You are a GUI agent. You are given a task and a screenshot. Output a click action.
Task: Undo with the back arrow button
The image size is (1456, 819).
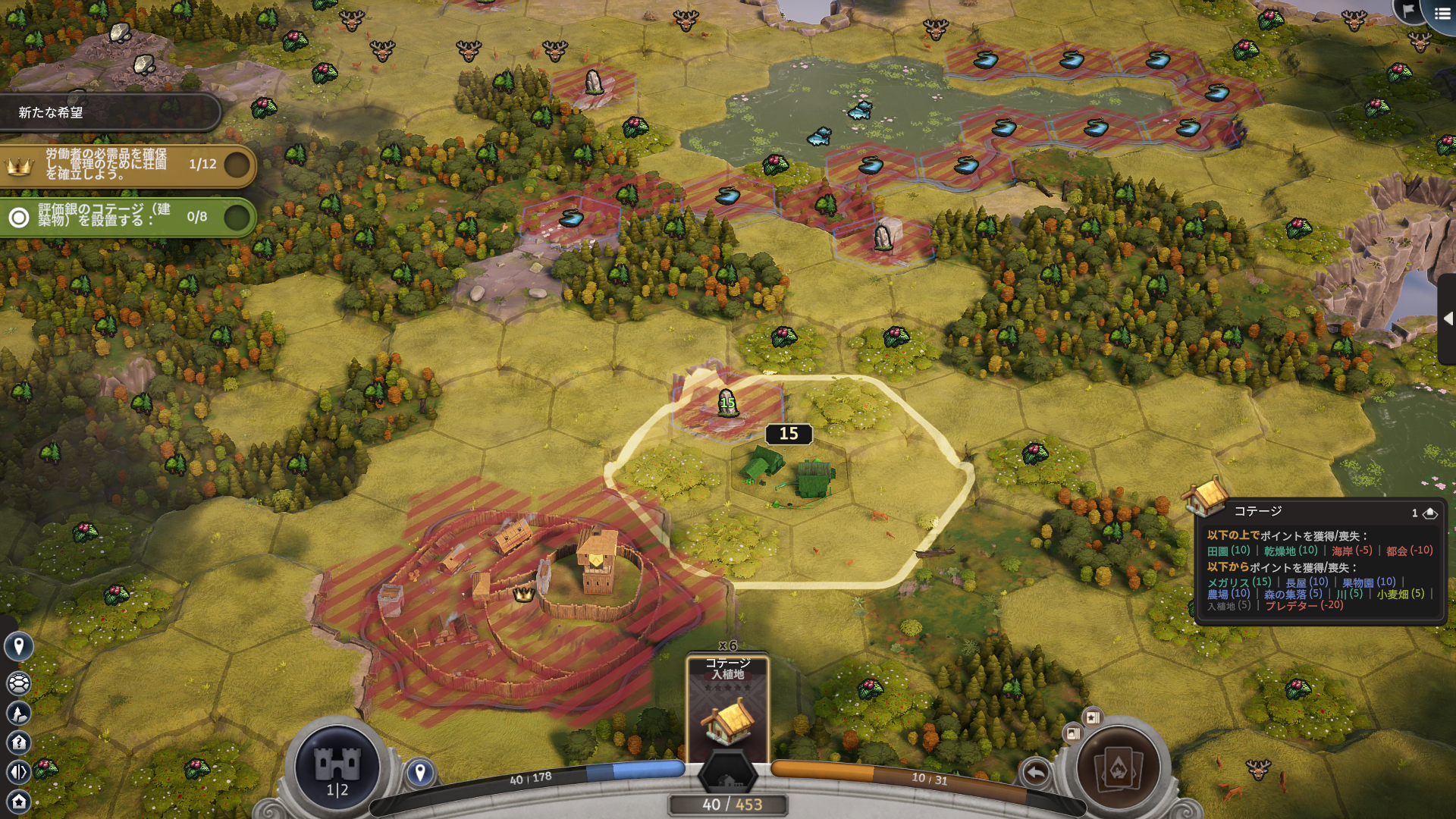(x=1036, y=773)
